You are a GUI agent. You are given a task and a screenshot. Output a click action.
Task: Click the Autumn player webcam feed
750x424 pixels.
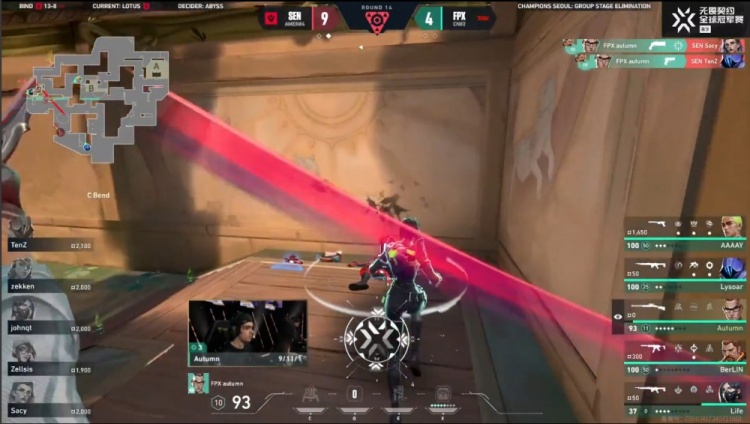250,332
